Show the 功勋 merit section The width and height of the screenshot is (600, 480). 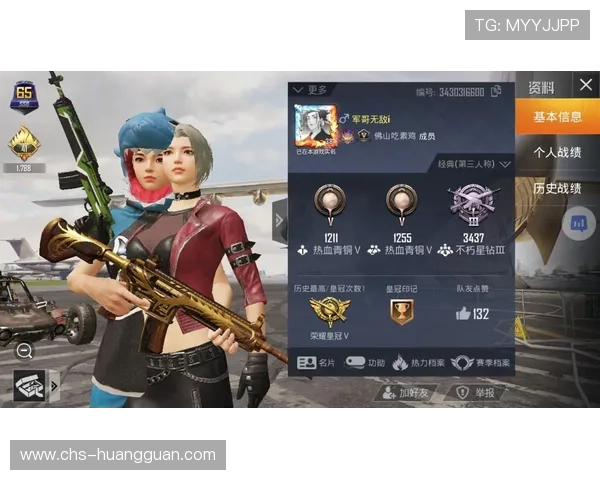pos(365,363)
